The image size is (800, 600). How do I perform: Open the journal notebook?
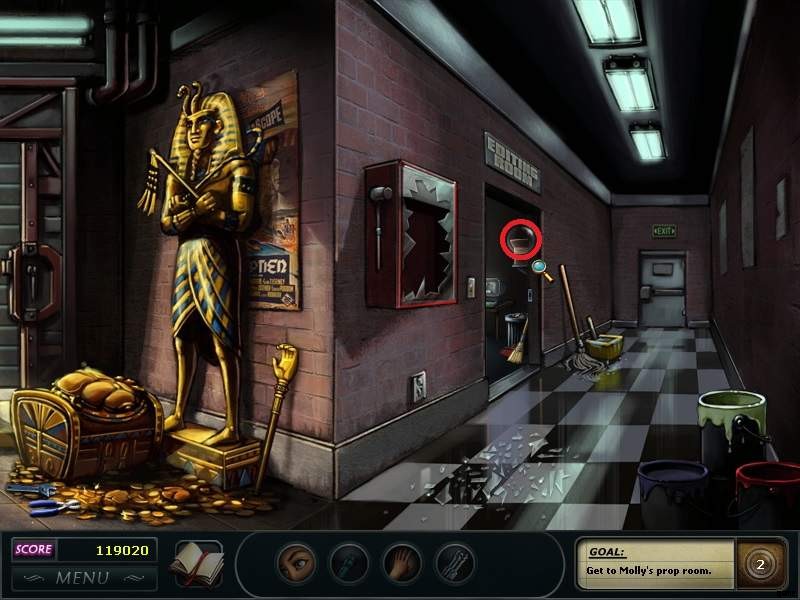tap(196, 563)
